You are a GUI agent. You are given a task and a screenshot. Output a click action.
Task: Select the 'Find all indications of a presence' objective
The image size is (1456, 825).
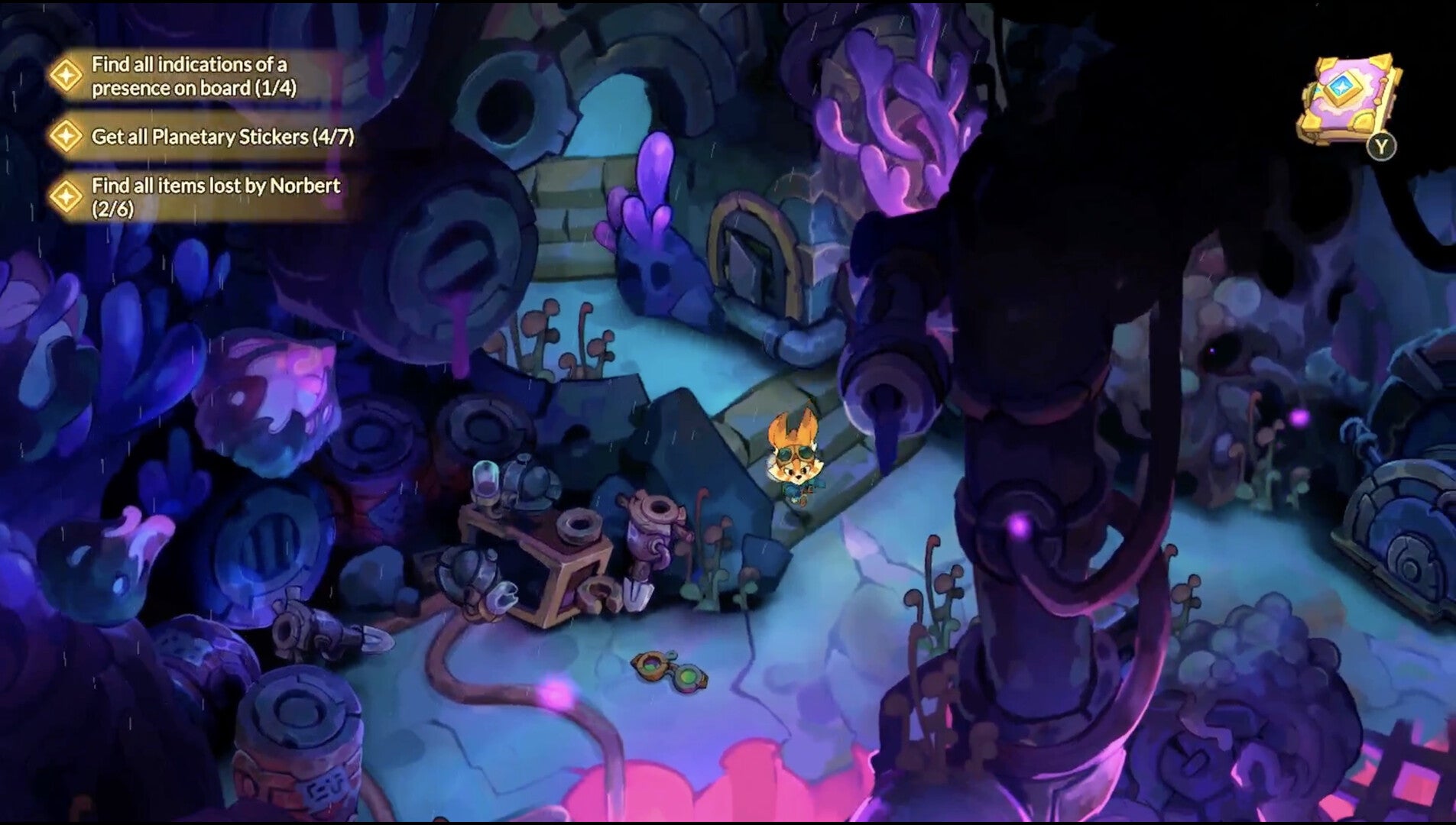coord(193,76)
